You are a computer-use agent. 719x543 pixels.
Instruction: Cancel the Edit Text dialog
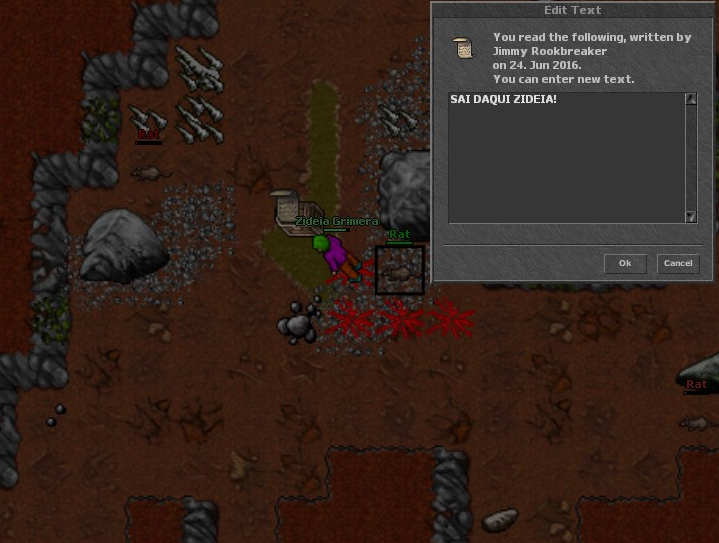click(678, 263)
